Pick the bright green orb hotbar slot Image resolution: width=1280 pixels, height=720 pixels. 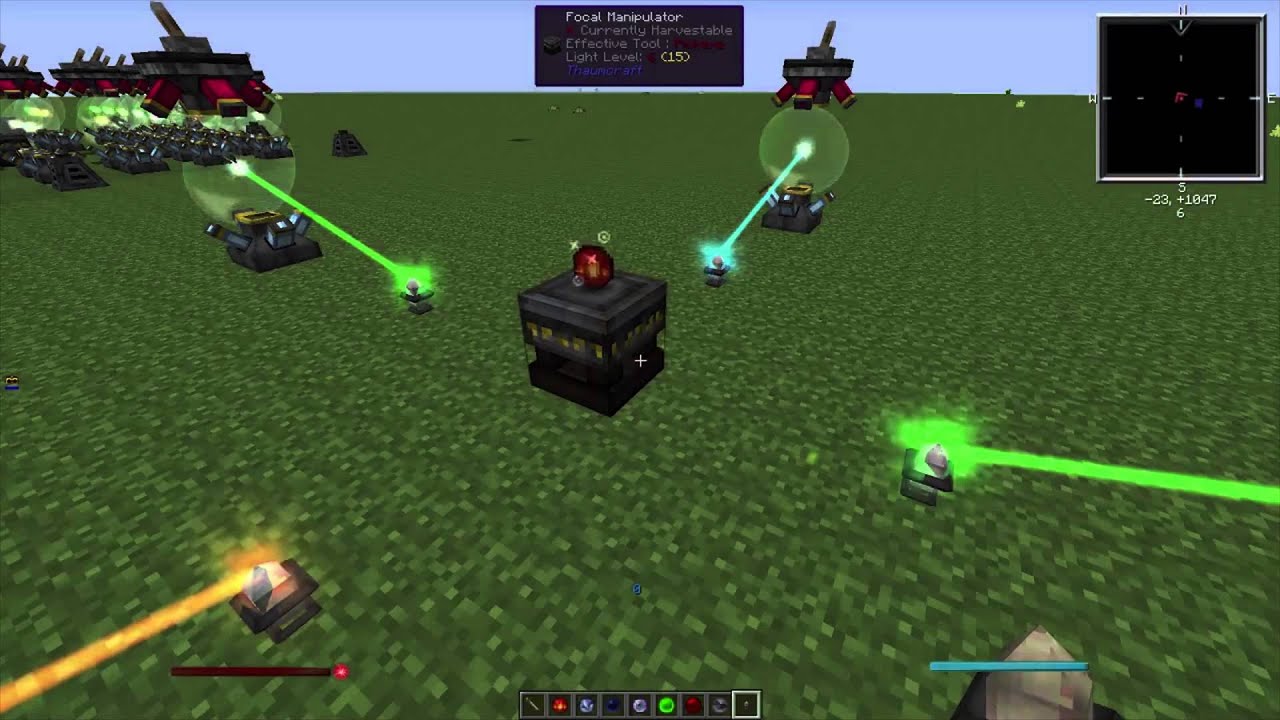tap(666, 705)
